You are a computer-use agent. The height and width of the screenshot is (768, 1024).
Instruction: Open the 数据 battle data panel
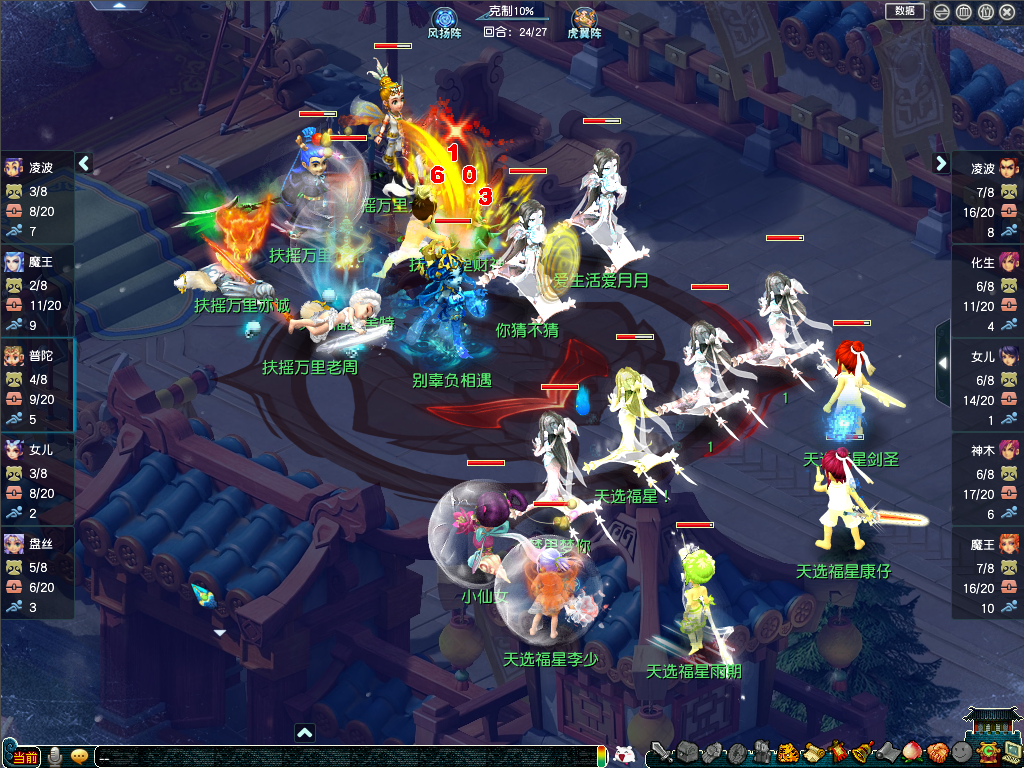904,11
